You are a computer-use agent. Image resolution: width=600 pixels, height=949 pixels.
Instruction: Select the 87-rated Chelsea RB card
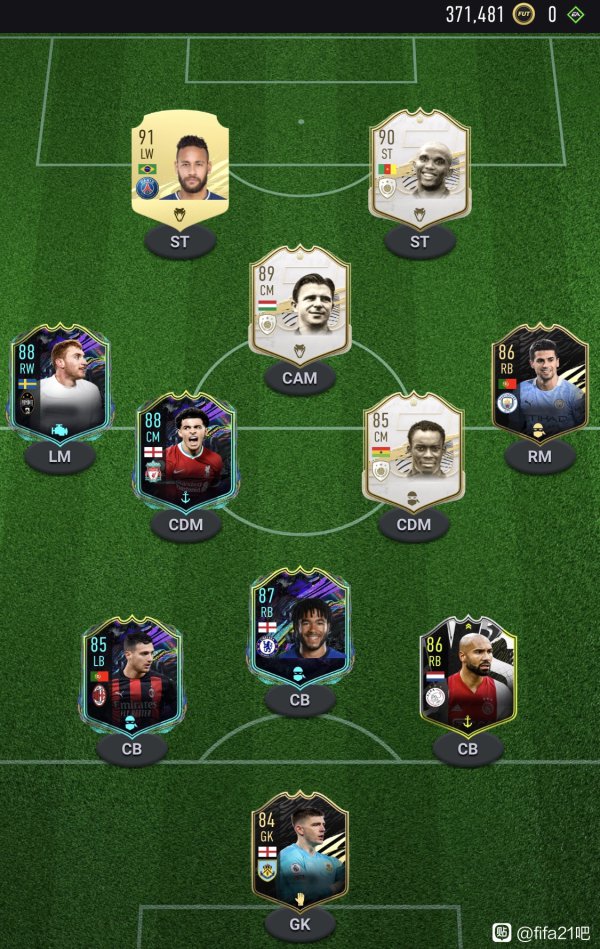pyautogui.click(x=300, y=627)
